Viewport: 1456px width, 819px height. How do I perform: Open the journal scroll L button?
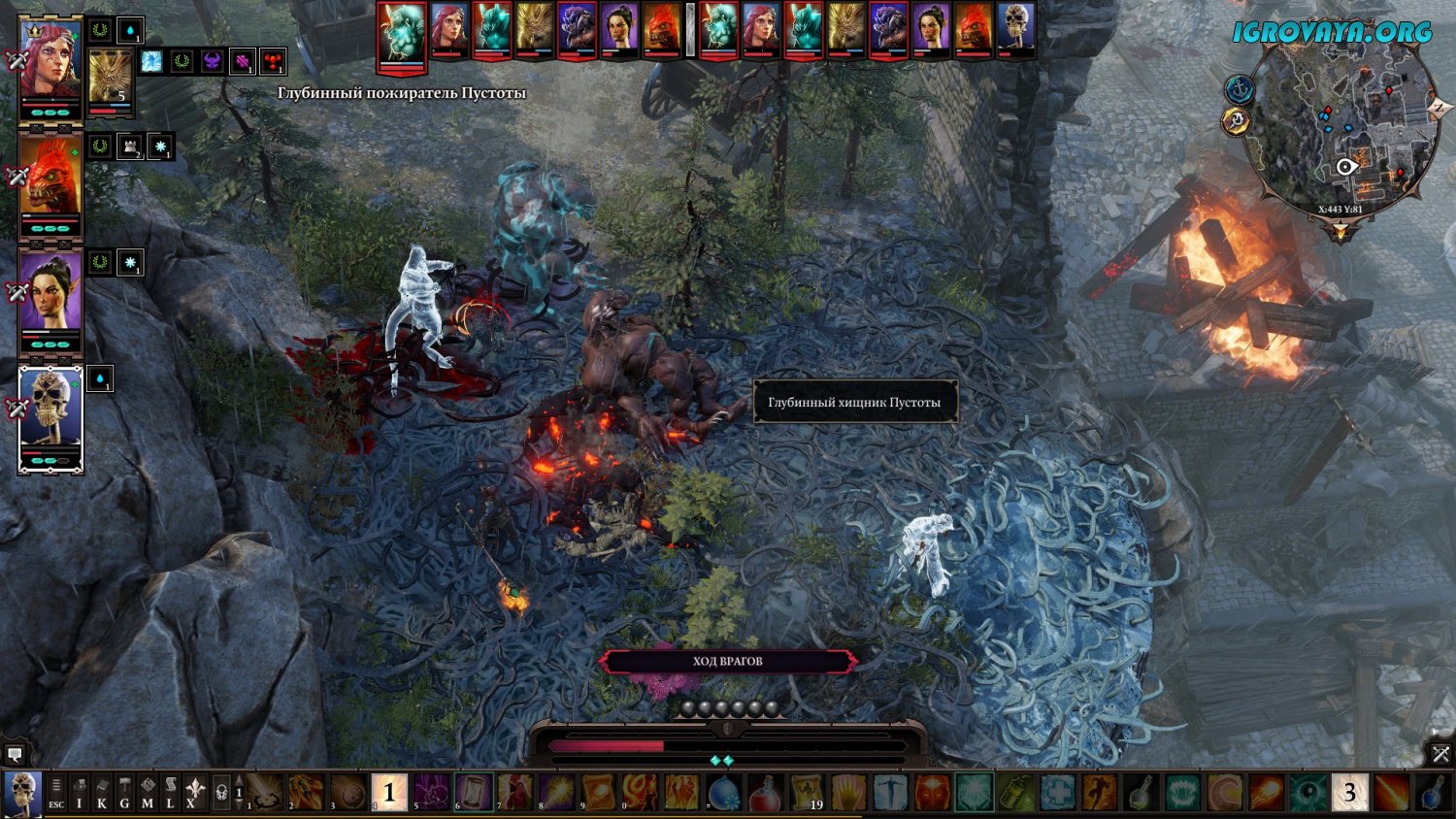170,794
